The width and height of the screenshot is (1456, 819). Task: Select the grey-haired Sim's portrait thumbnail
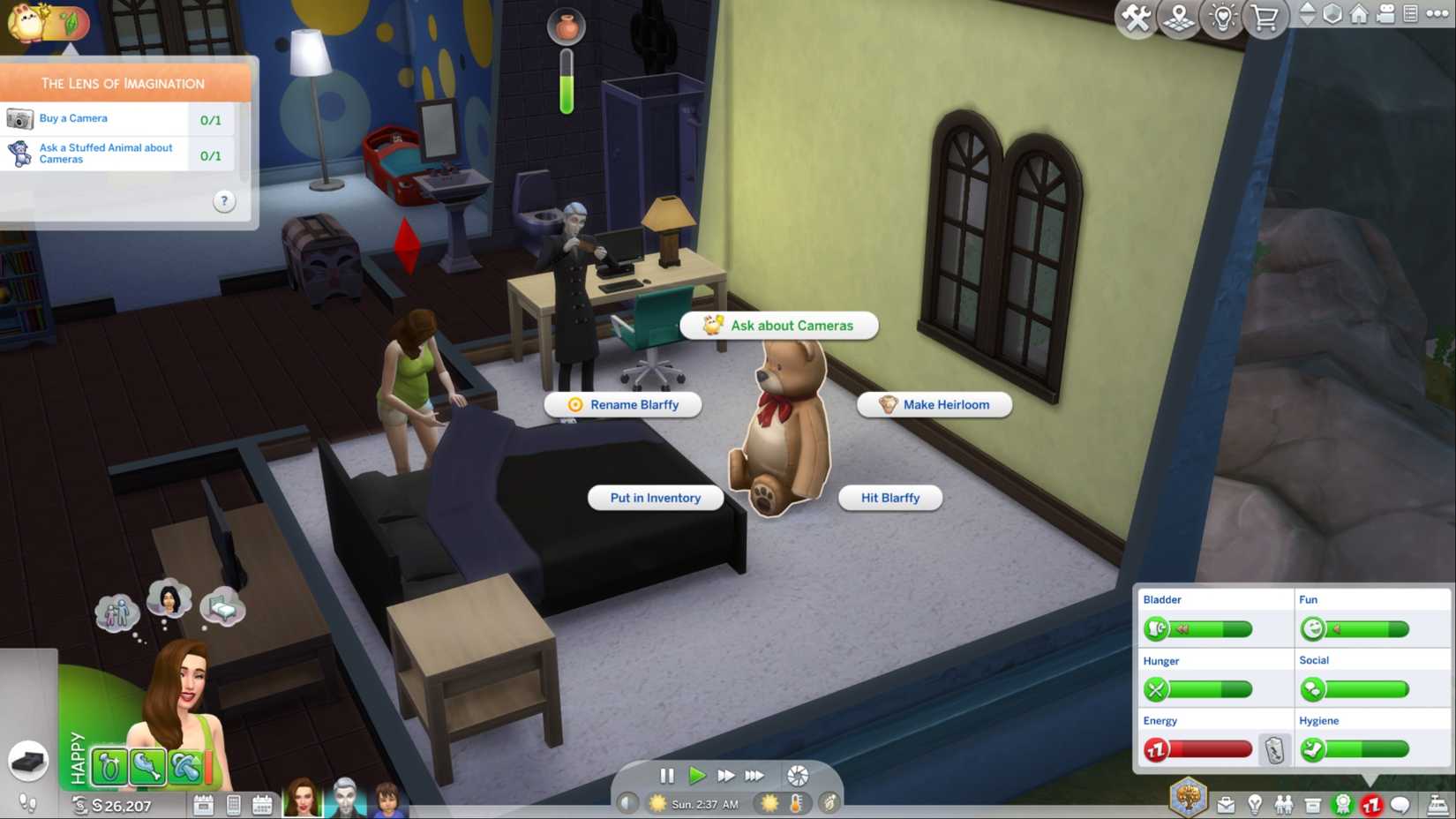pyautogui.click(x=345, y=803)
